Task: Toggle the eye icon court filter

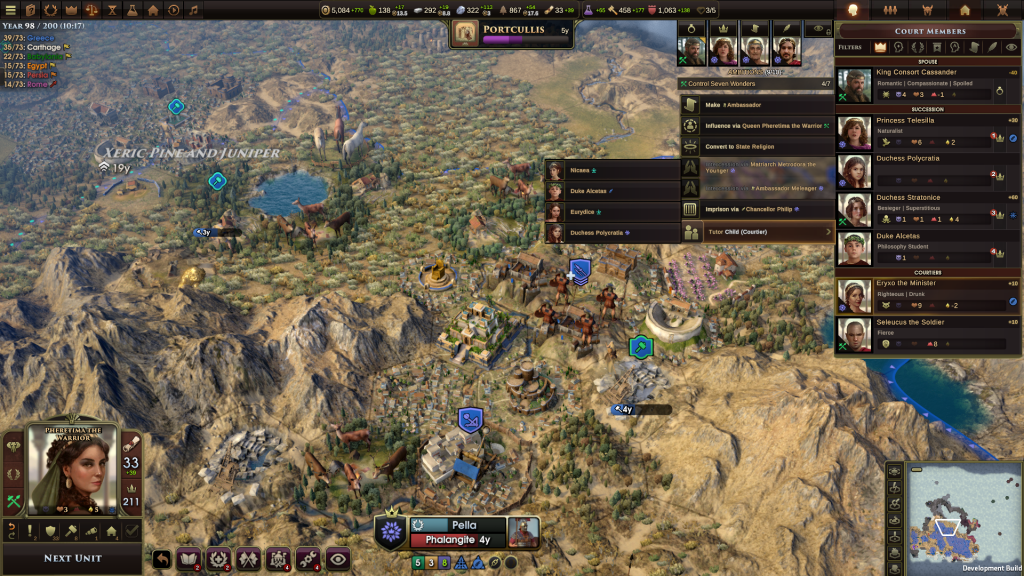Action: coord(1009,47)
